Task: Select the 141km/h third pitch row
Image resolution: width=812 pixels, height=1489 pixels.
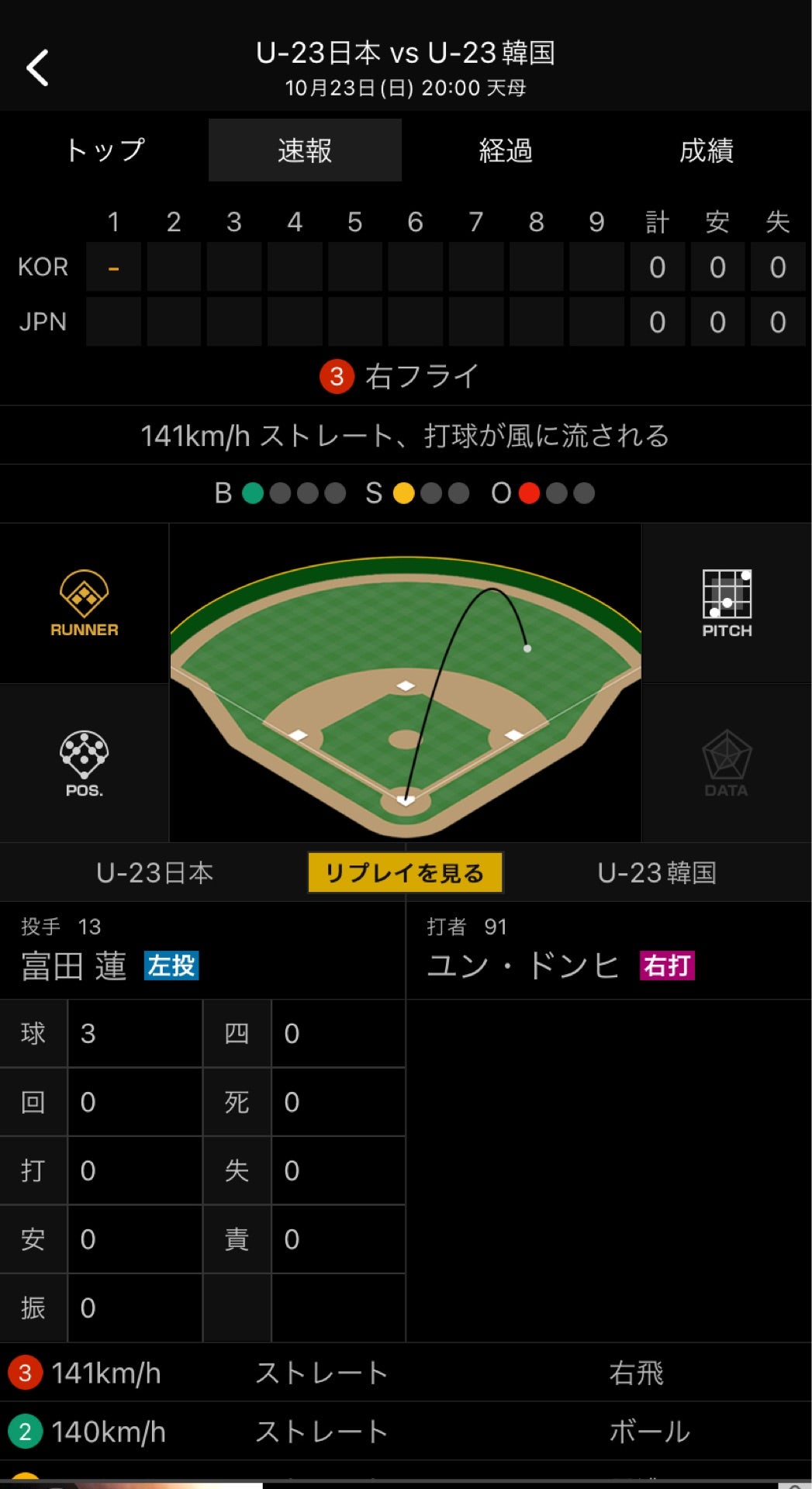Action: tap(406, 1373)
